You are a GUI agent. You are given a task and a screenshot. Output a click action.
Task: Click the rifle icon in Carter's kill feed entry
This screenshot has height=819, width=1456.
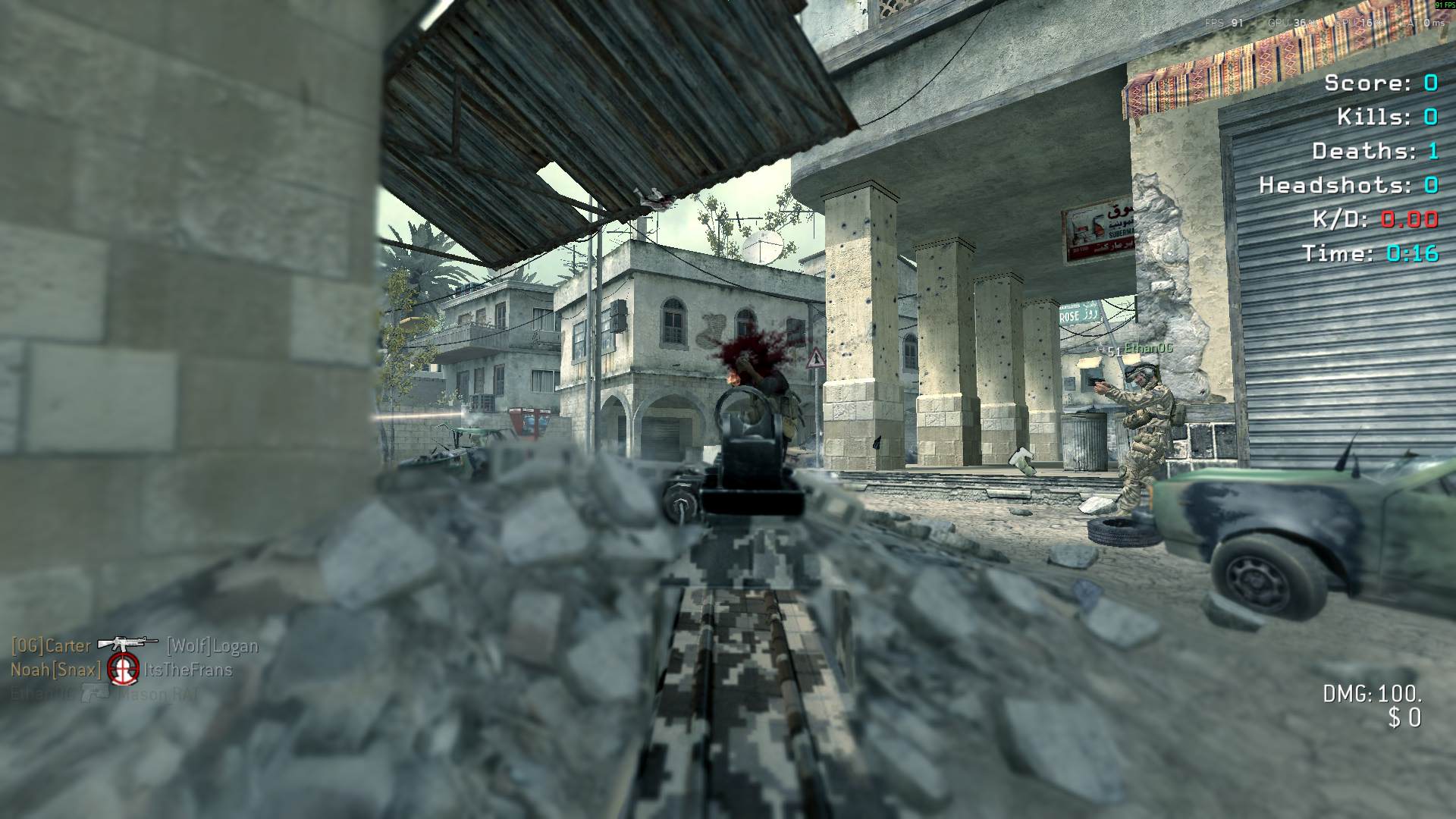[127, 644]
